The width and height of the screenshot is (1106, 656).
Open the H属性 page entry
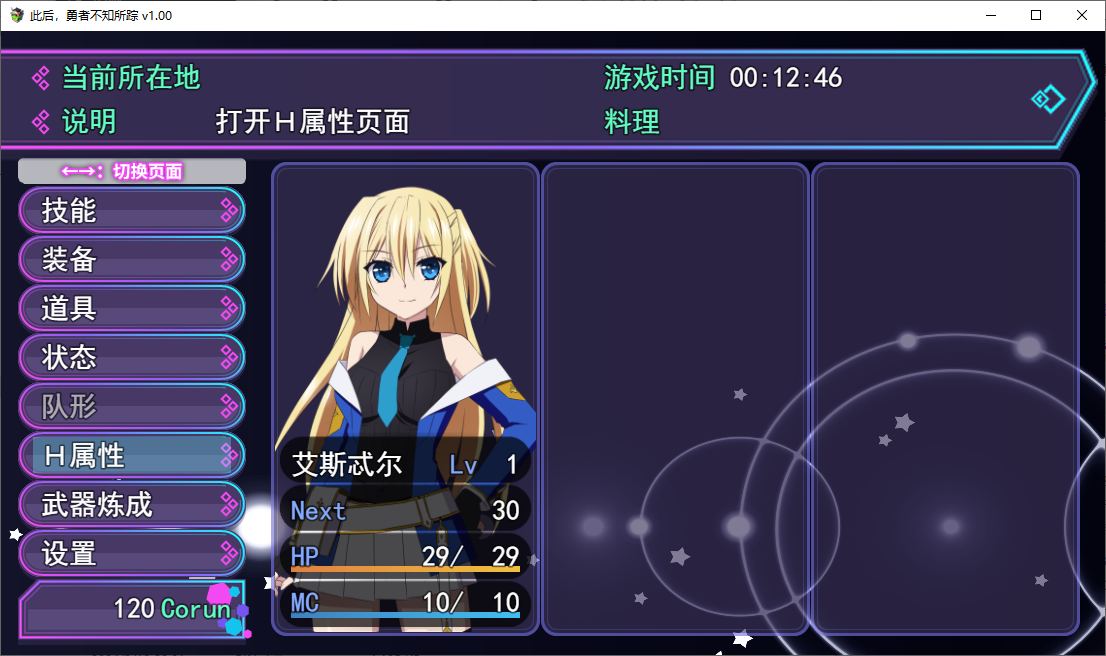(x=131, y=455)
